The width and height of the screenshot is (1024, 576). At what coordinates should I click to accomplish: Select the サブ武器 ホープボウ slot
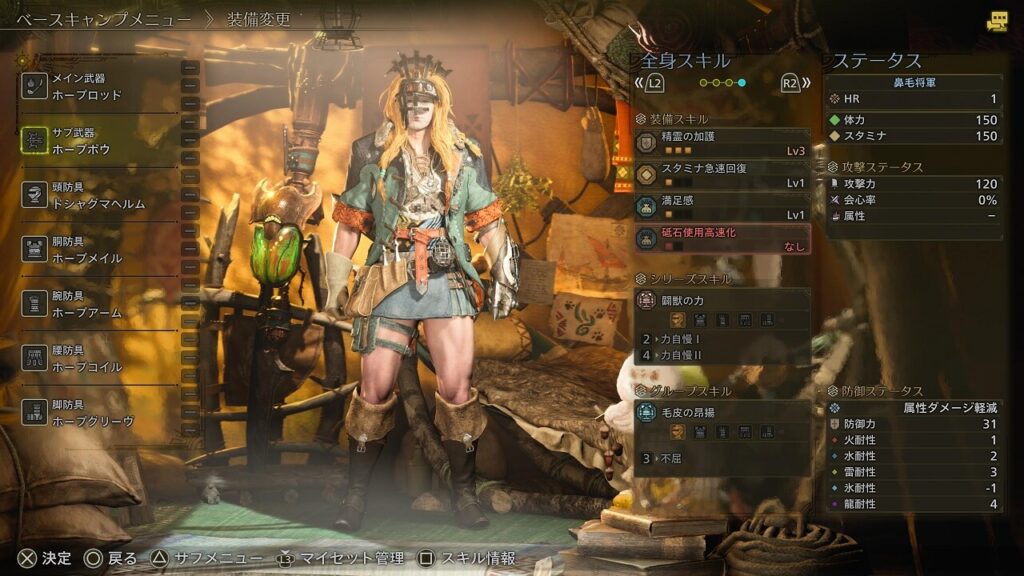pyautogui.click(x=100, y=141)
